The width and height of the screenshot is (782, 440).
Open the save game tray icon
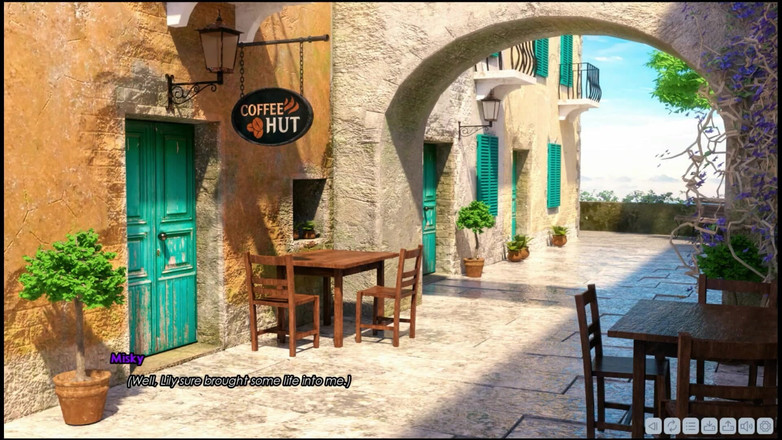(709, 426)
